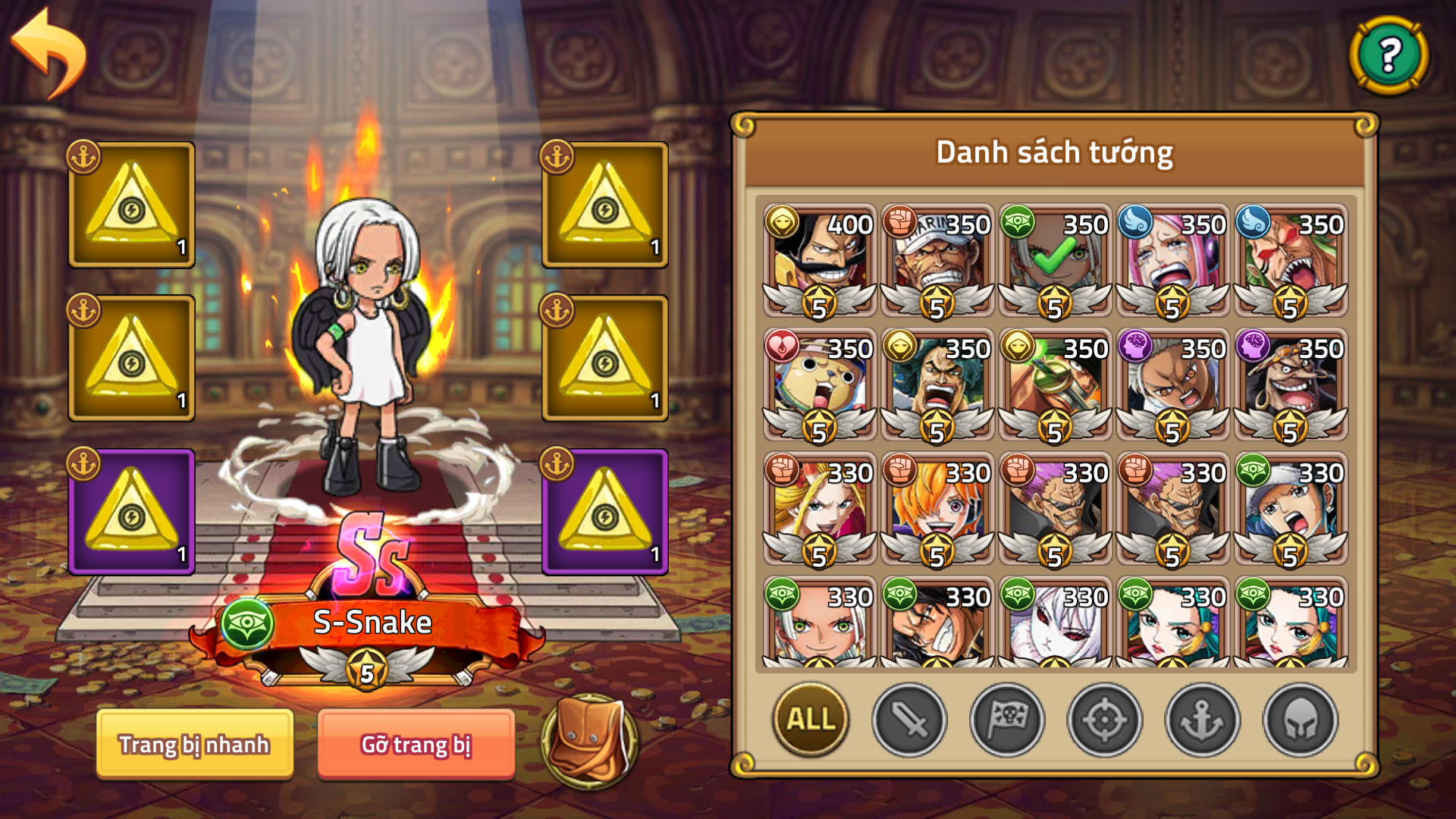1456x819 pixels.
Task: Select Gol D. Roger with 400 power
Action: tap(817, 258)
